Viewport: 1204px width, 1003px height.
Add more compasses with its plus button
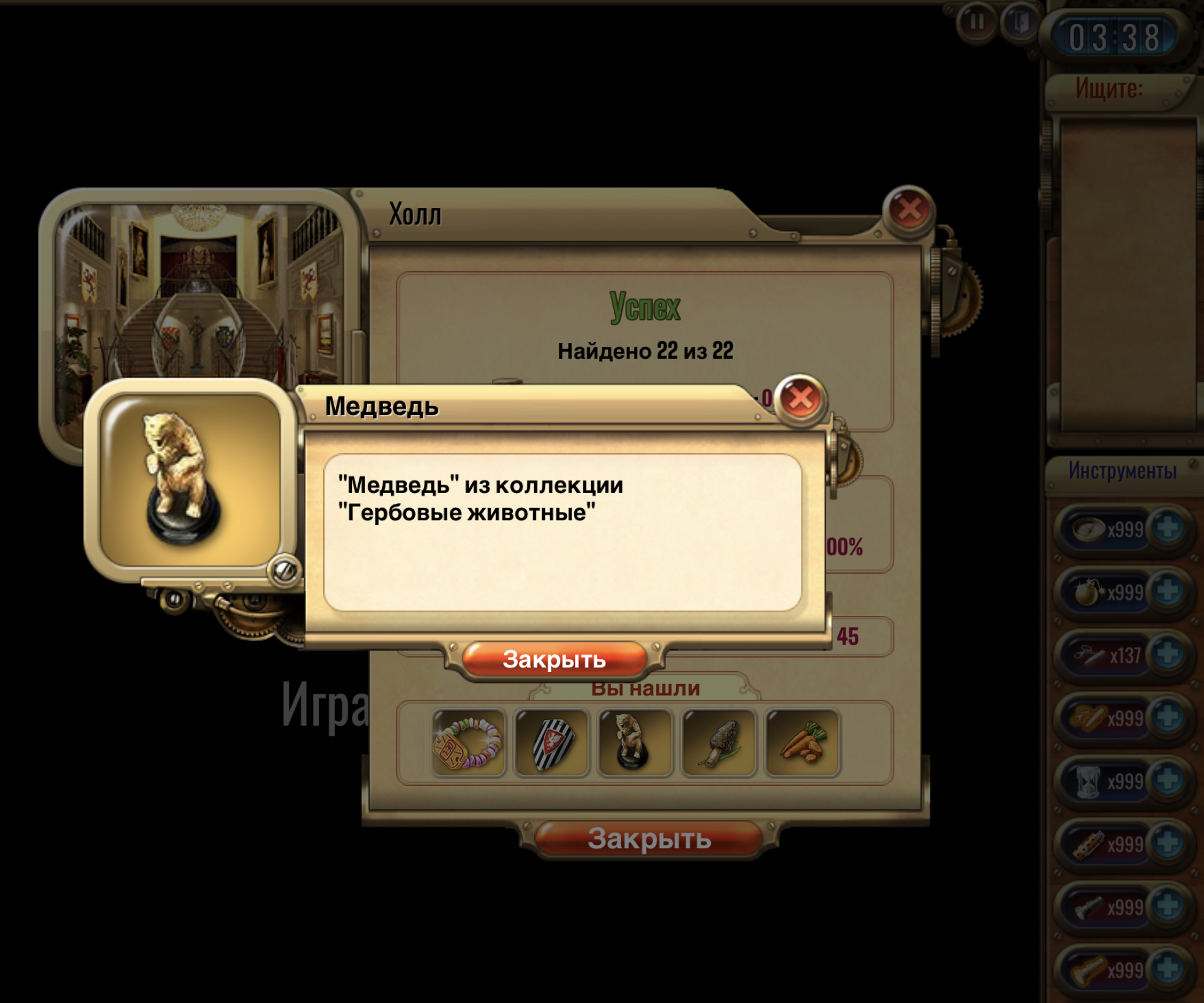pyautogui.click(x=1167, y=528)
